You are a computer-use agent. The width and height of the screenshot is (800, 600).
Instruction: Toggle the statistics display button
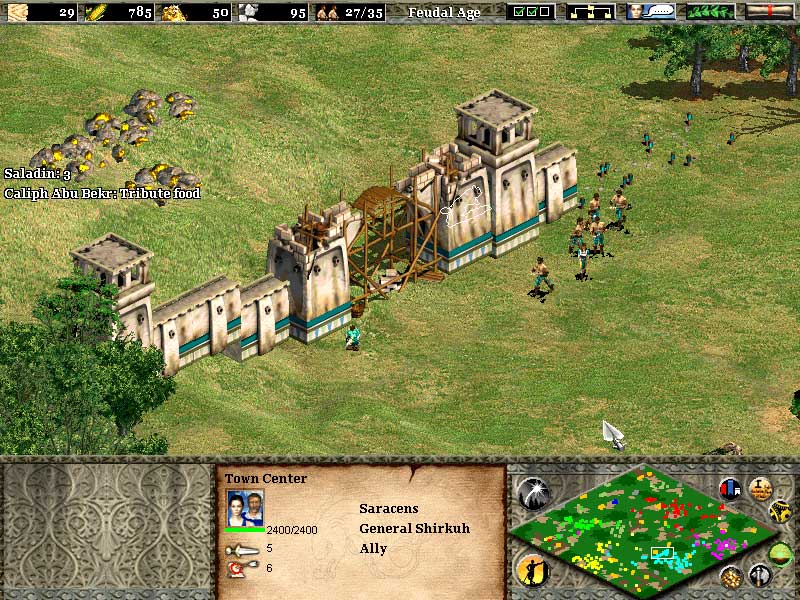tap(760, 489)
